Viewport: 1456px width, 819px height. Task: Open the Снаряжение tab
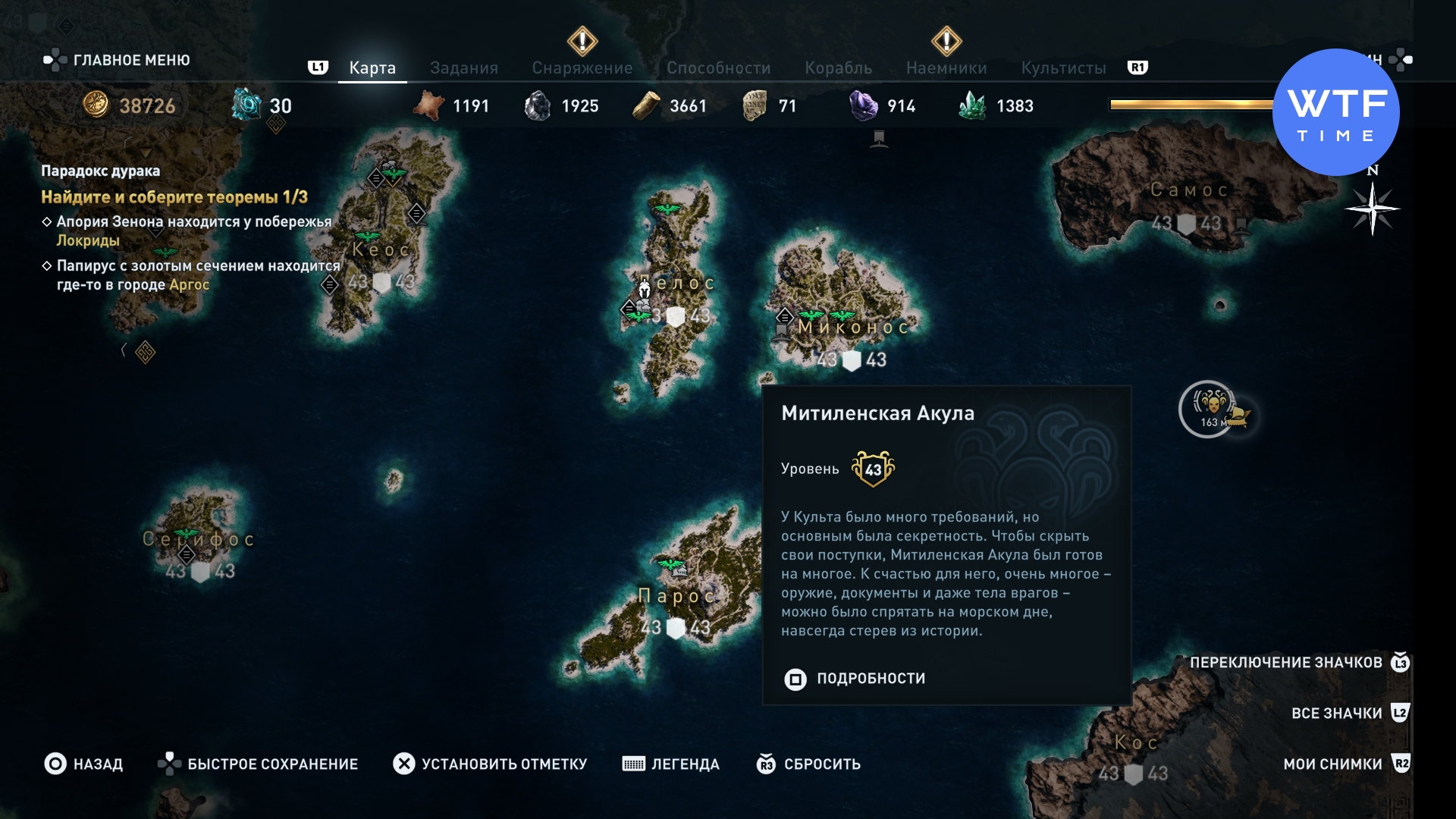coord(582,68)
